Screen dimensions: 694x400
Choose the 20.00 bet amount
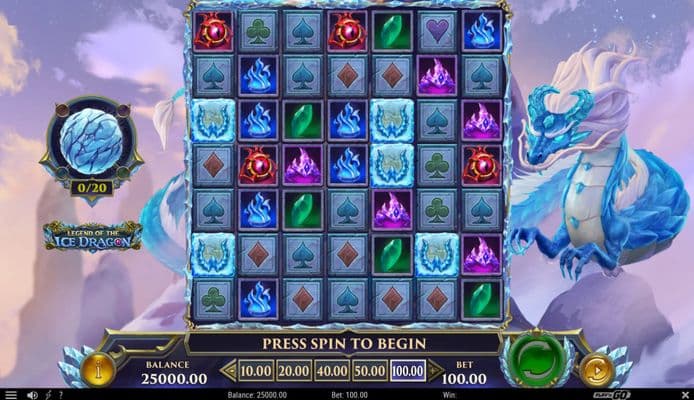tap(294, 371)
